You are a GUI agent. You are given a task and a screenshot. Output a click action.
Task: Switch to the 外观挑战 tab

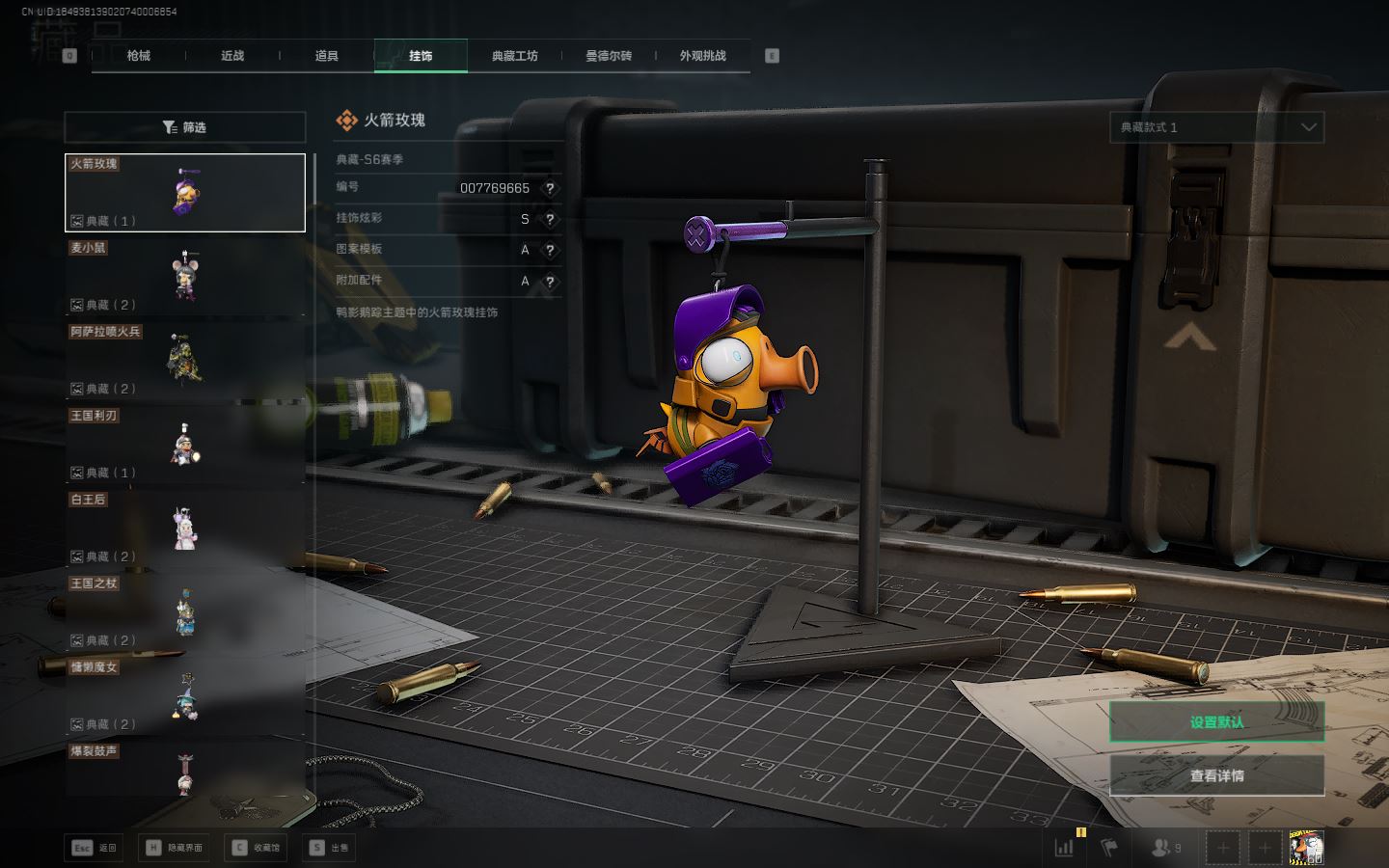click(702, 56)
